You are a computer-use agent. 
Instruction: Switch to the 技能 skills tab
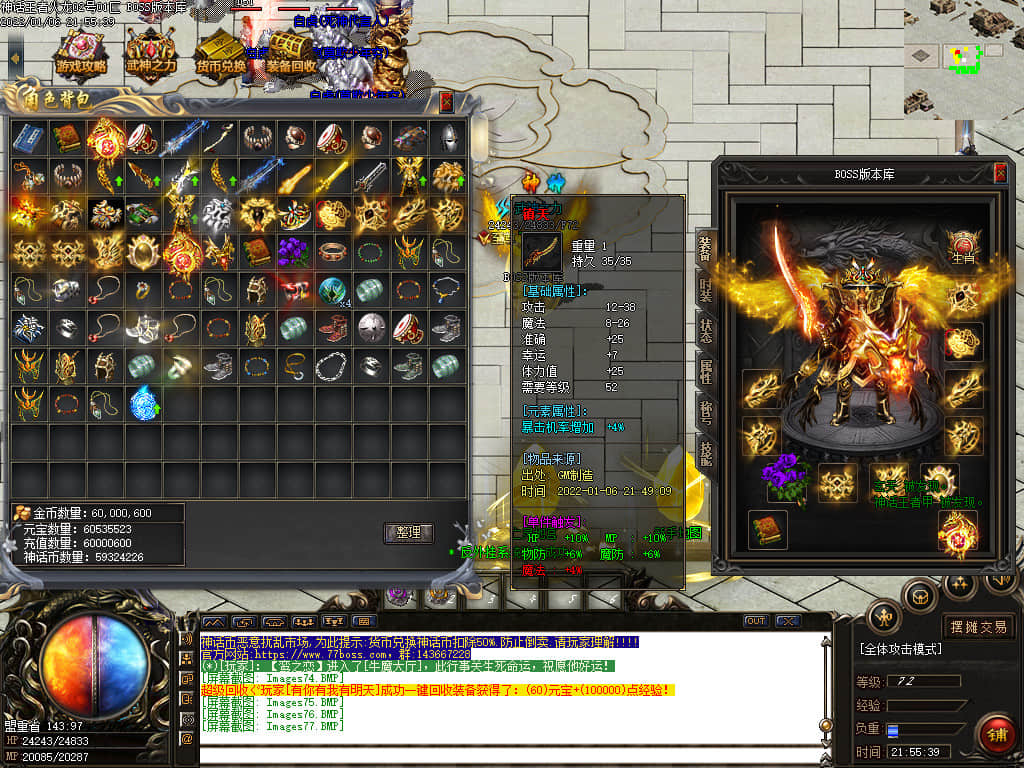705,454
